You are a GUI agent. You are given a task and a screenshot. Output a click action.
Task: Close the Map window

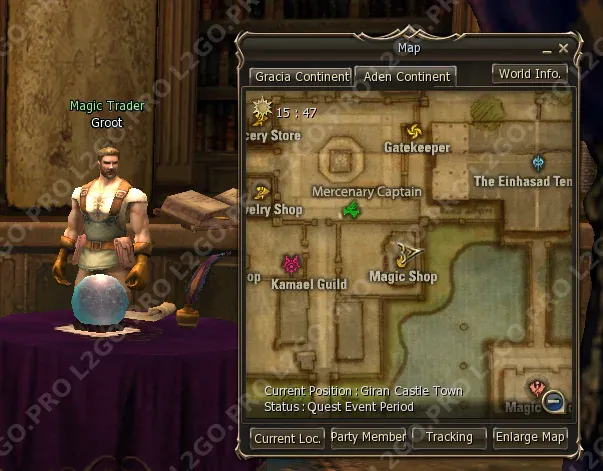click(x=564, y=48)
